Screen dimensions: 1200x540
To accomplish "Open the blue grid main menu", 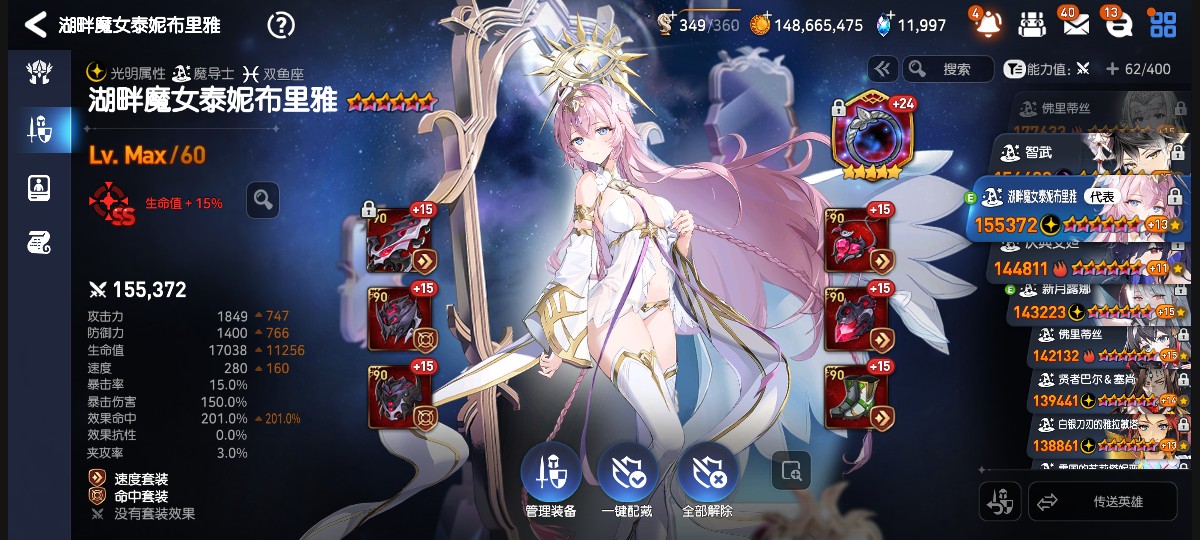I will coord(1163,23).
